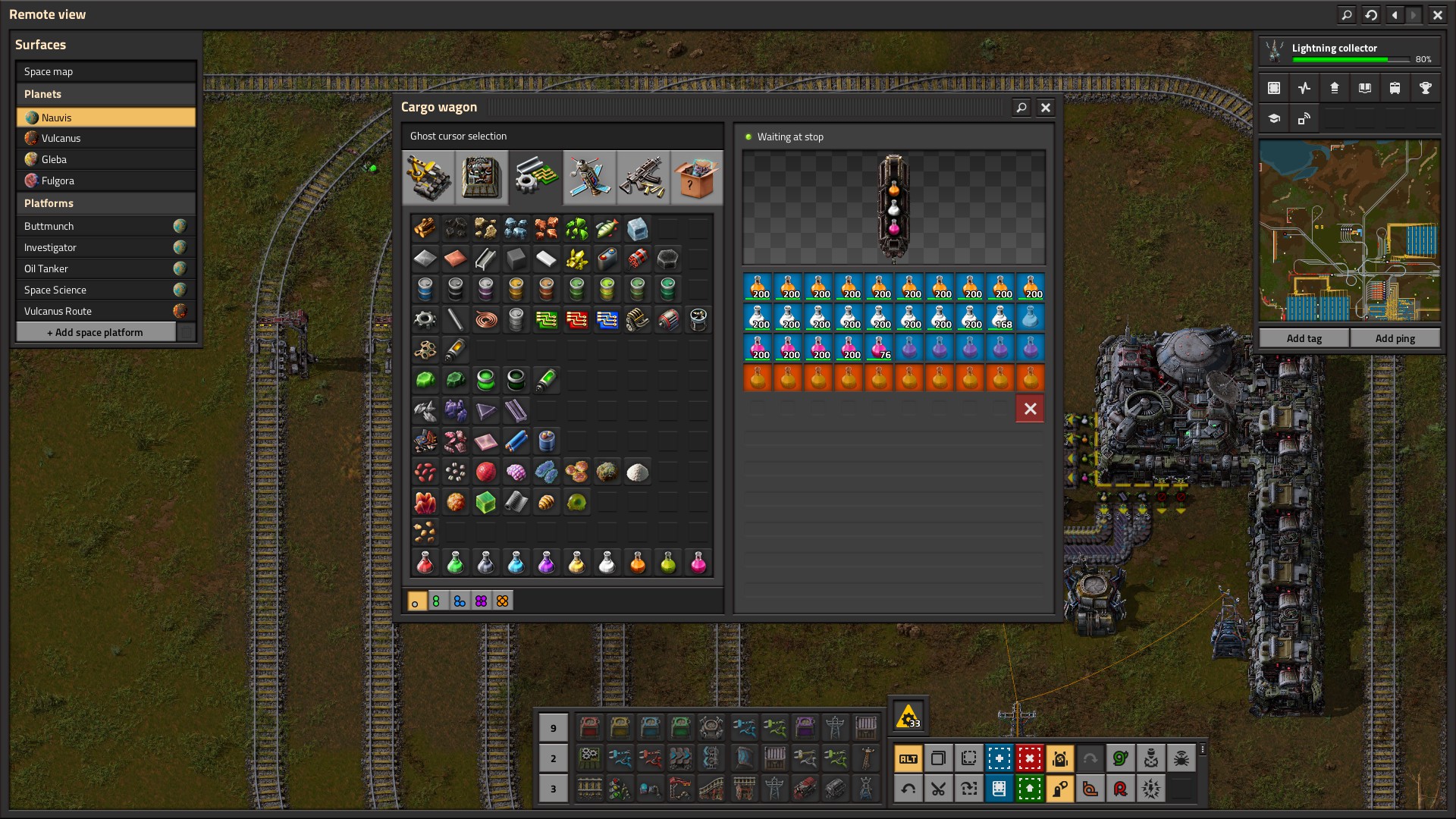Open the minimap view
The height and width of the screenshot is (819, 1456).
1349,231
